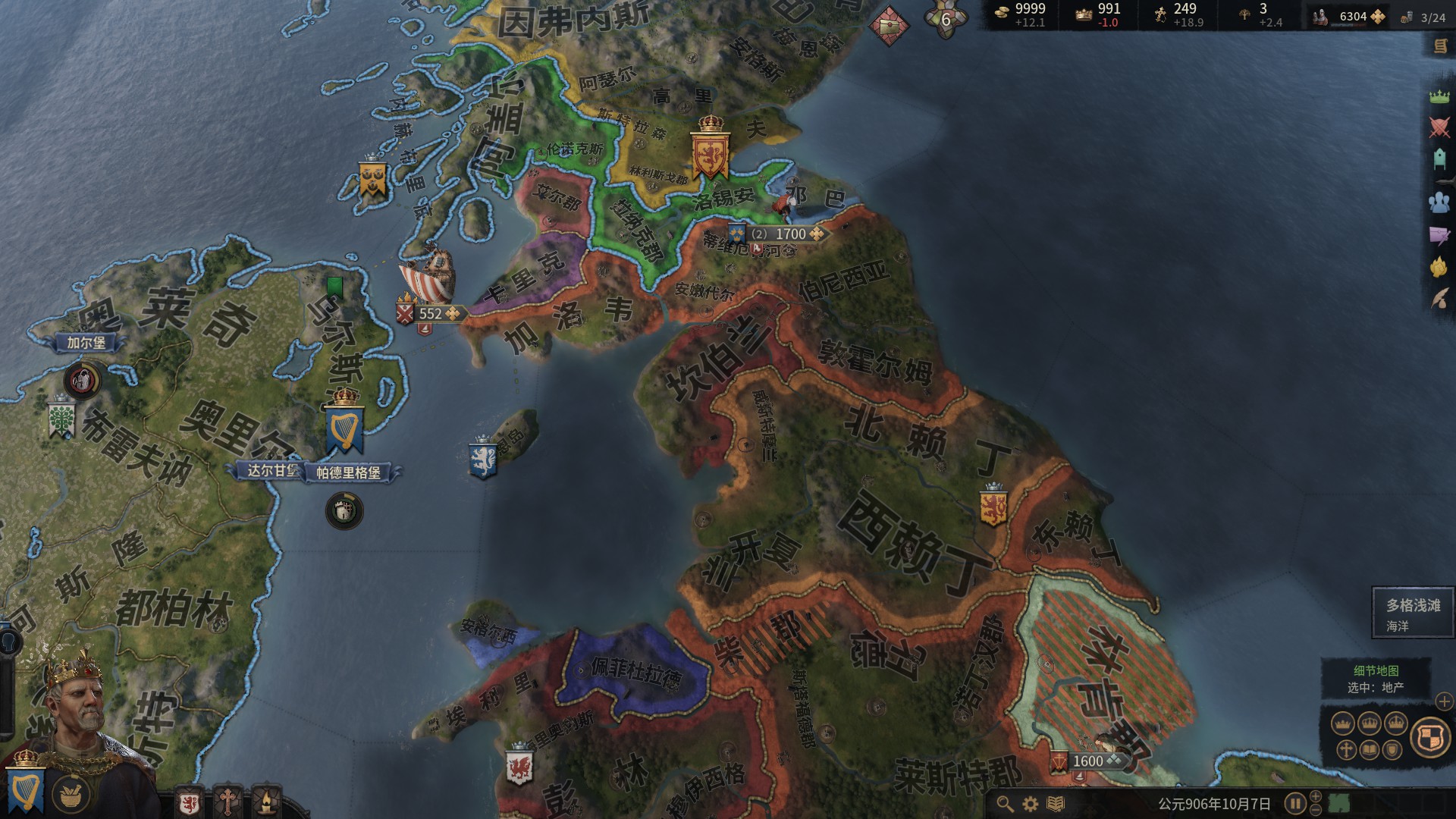Open the mortar and pestle lifestyle focus
The image size is (1456, 819).
71,794
